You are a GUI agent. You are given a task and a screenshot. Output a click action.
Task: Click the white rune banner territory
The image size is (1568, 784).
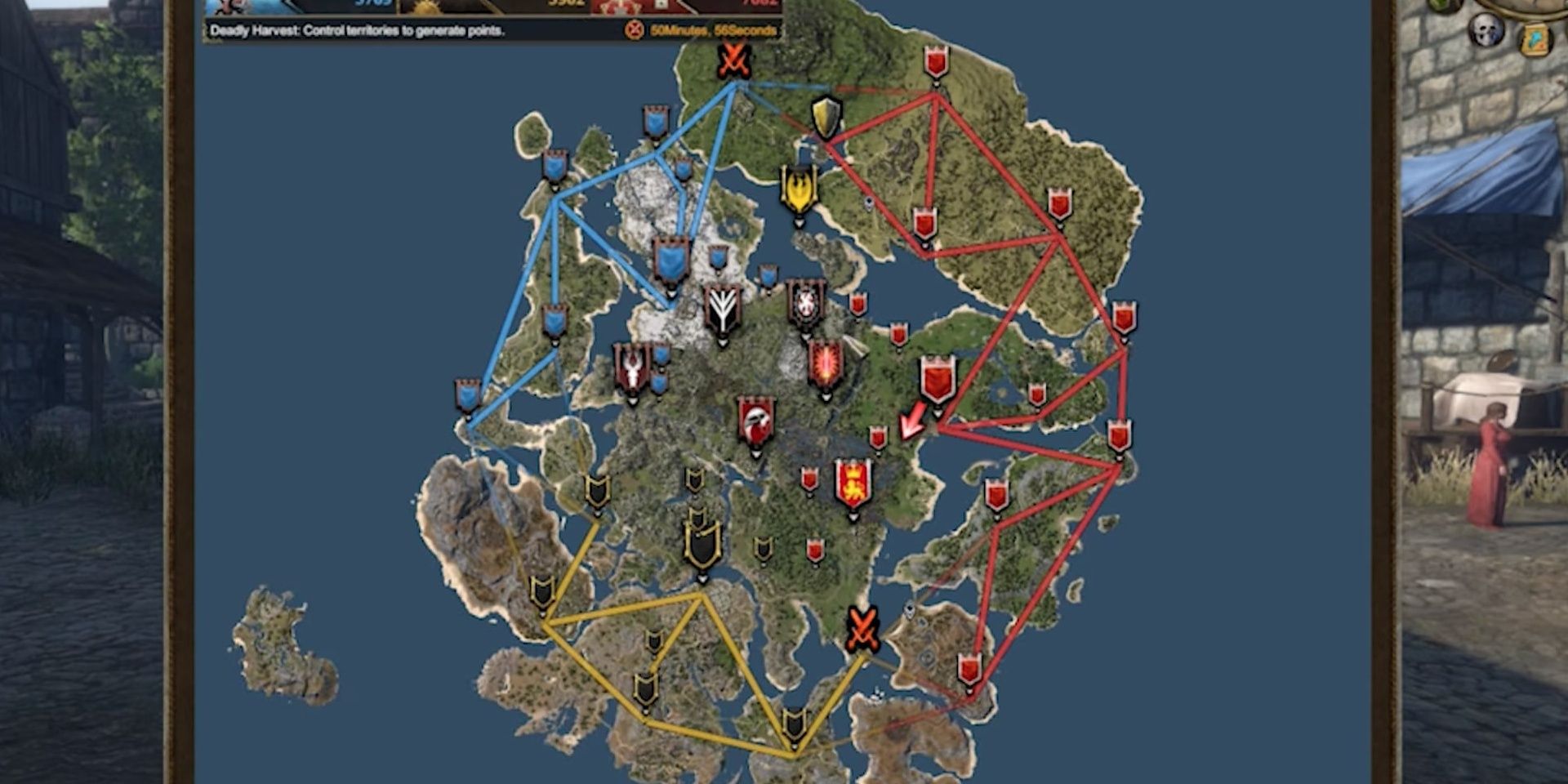723,310
